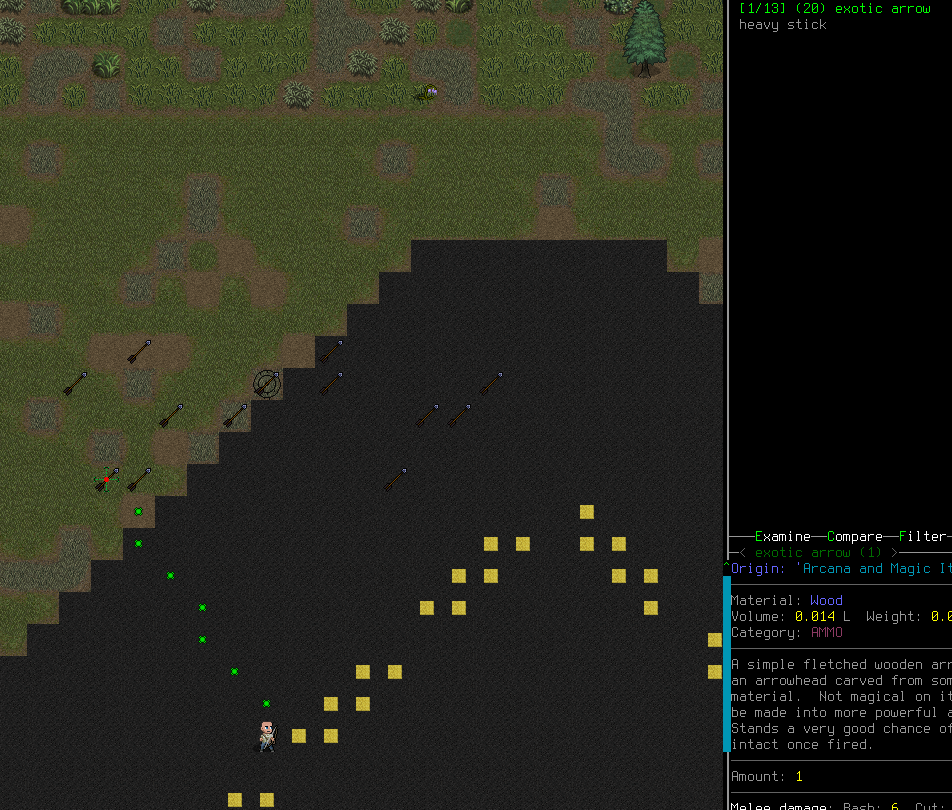
Task: Select the exotic arrow list entry
Action: [x=834, y=9]
